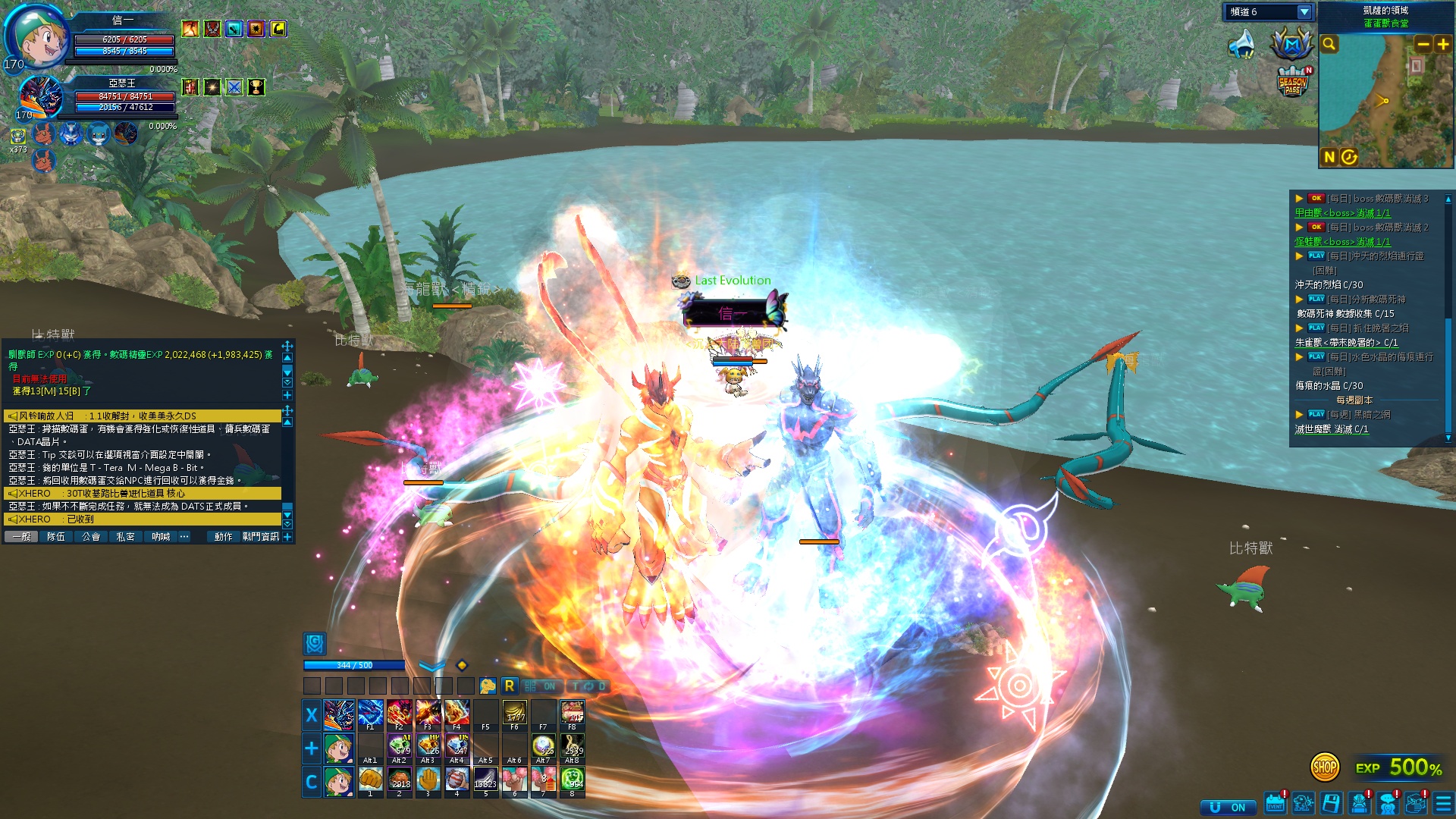1456x819 pixels.
Task: Click the yellow R button above hotbar
Action: [509, 686]
